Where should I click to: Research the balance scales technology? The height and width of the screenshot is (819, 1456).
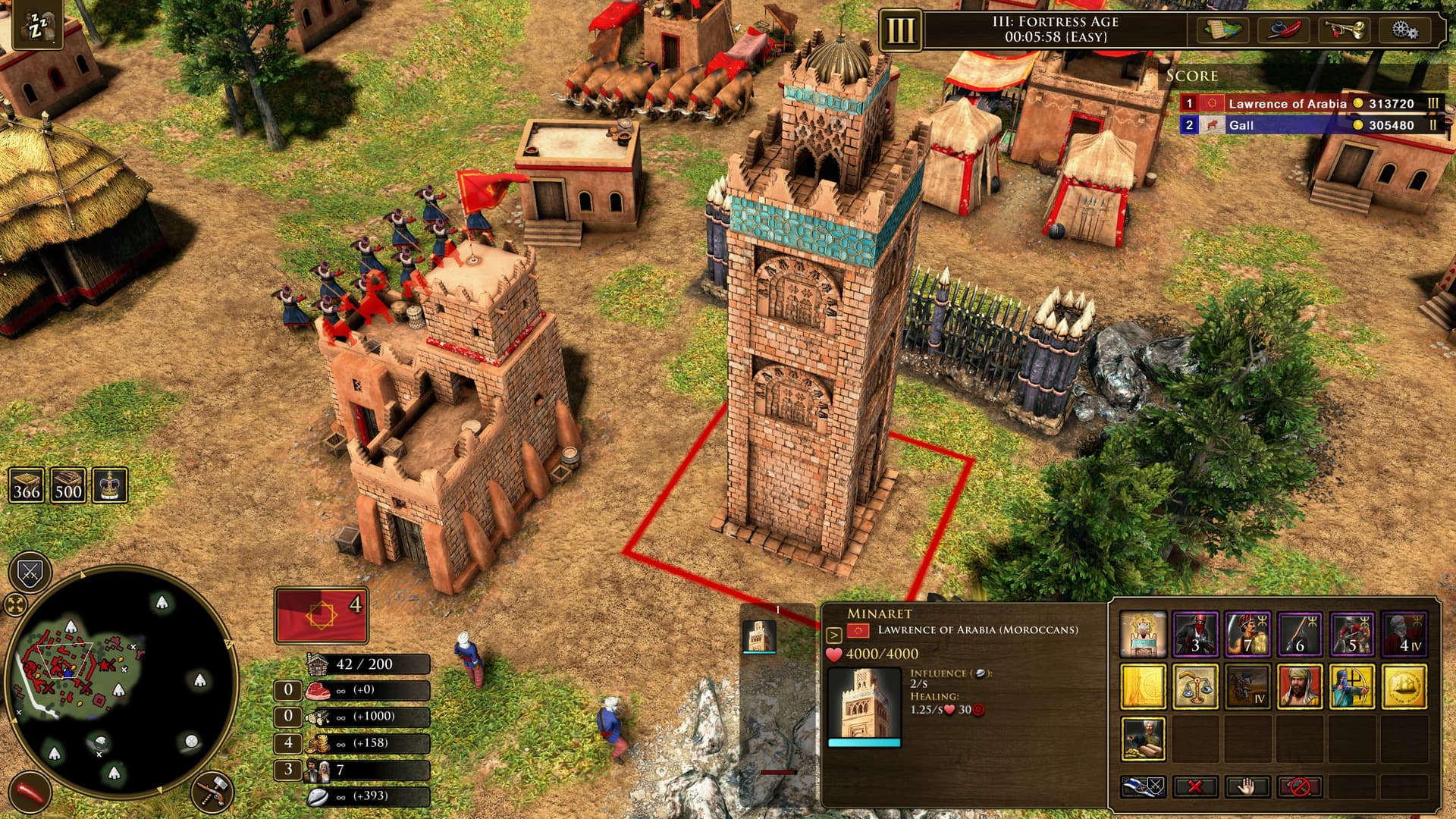[1195, 686]
